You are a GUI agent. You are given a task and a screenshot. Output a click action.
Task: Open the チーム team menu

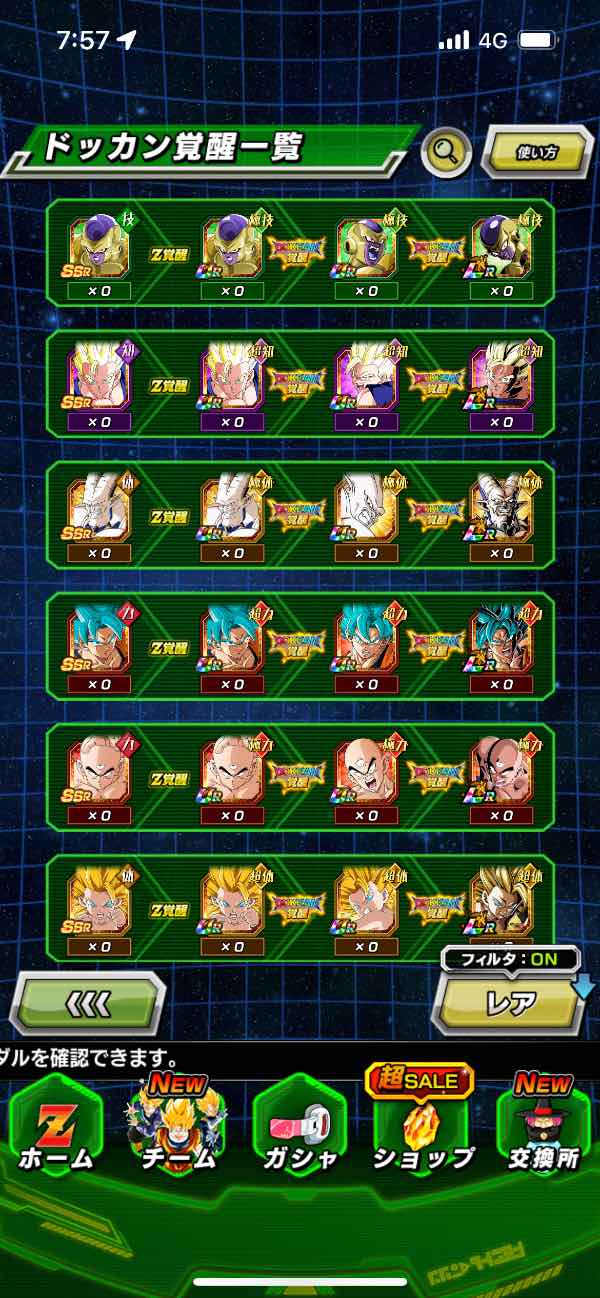pos(178,1128)
